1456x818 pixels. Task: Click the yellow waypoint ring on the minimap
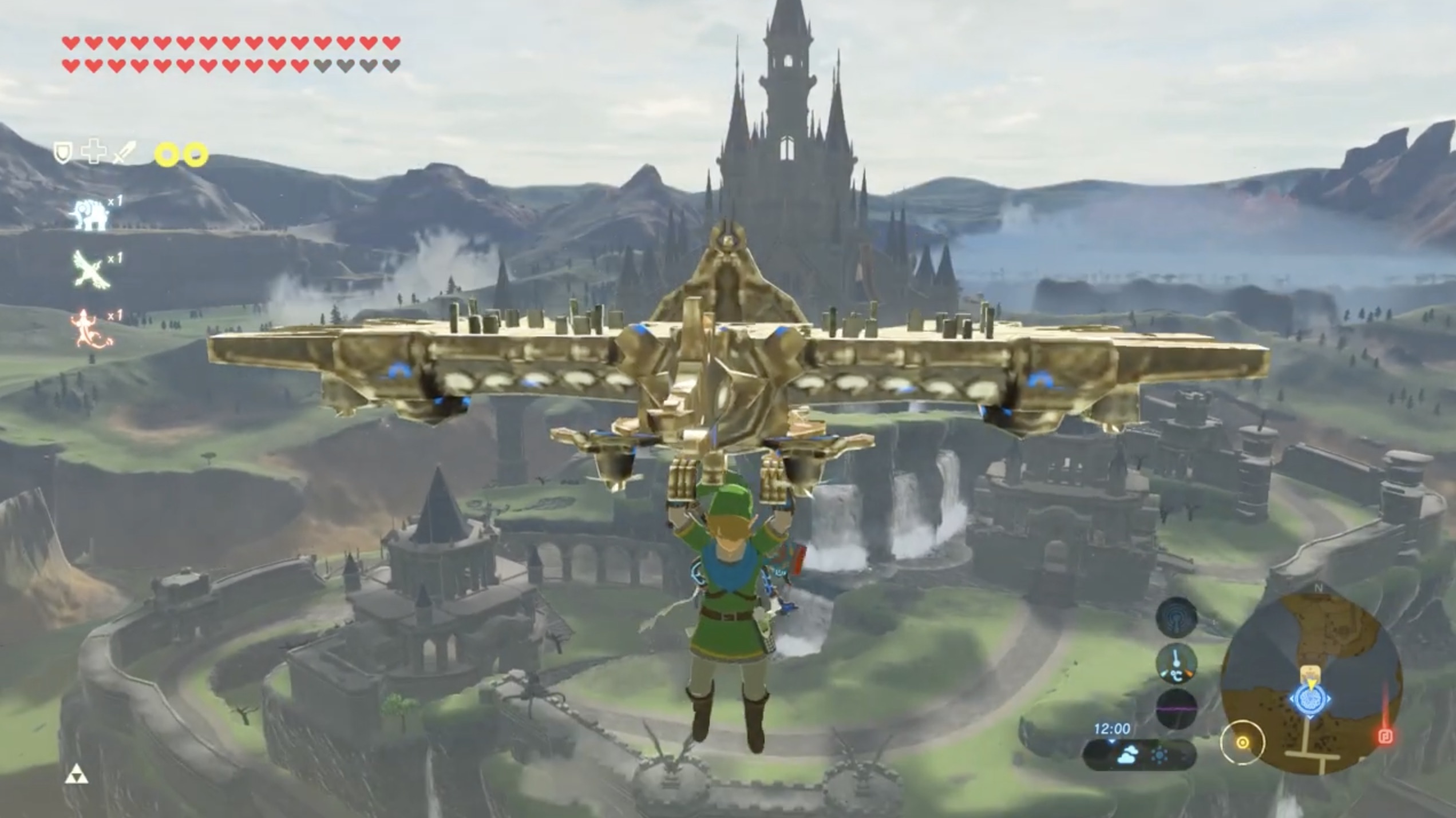tap(1243, 742)
